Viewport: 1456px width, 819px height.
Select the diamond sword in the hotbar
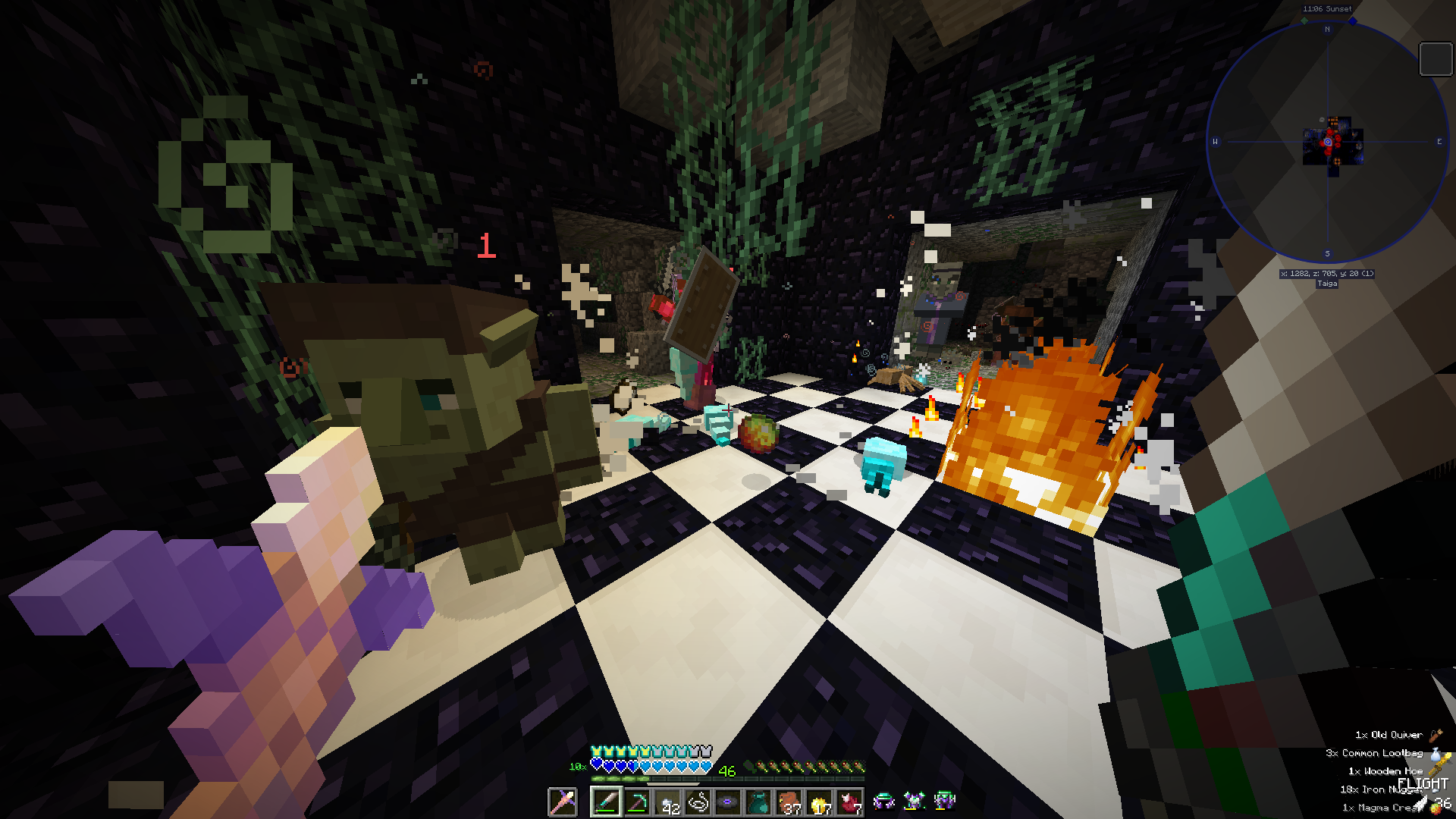606,803
